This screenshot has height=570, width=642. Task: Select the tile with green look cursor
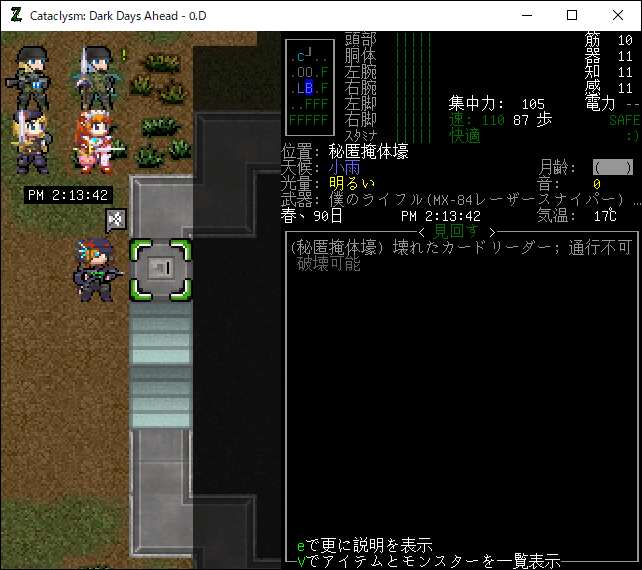[x=160, y=269]
